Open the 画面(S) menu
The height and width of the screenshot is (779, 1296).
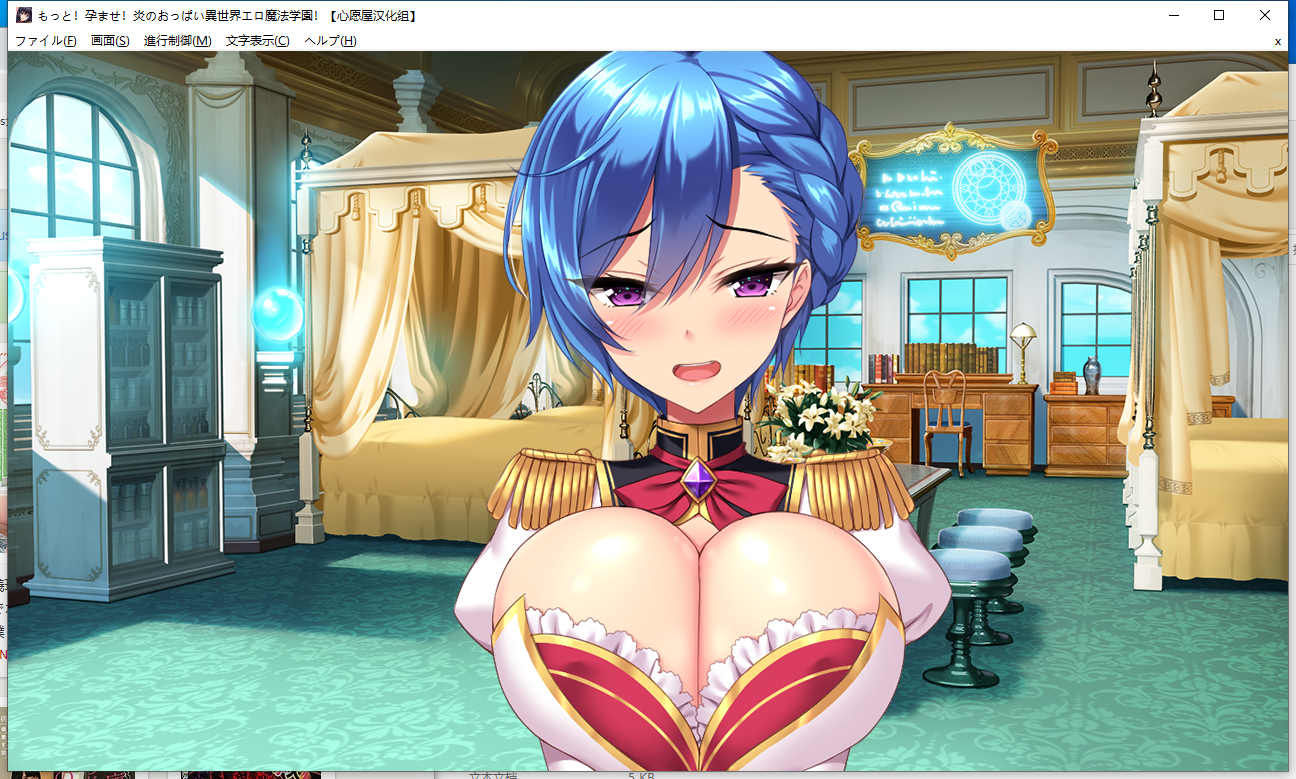coord(110,41)
